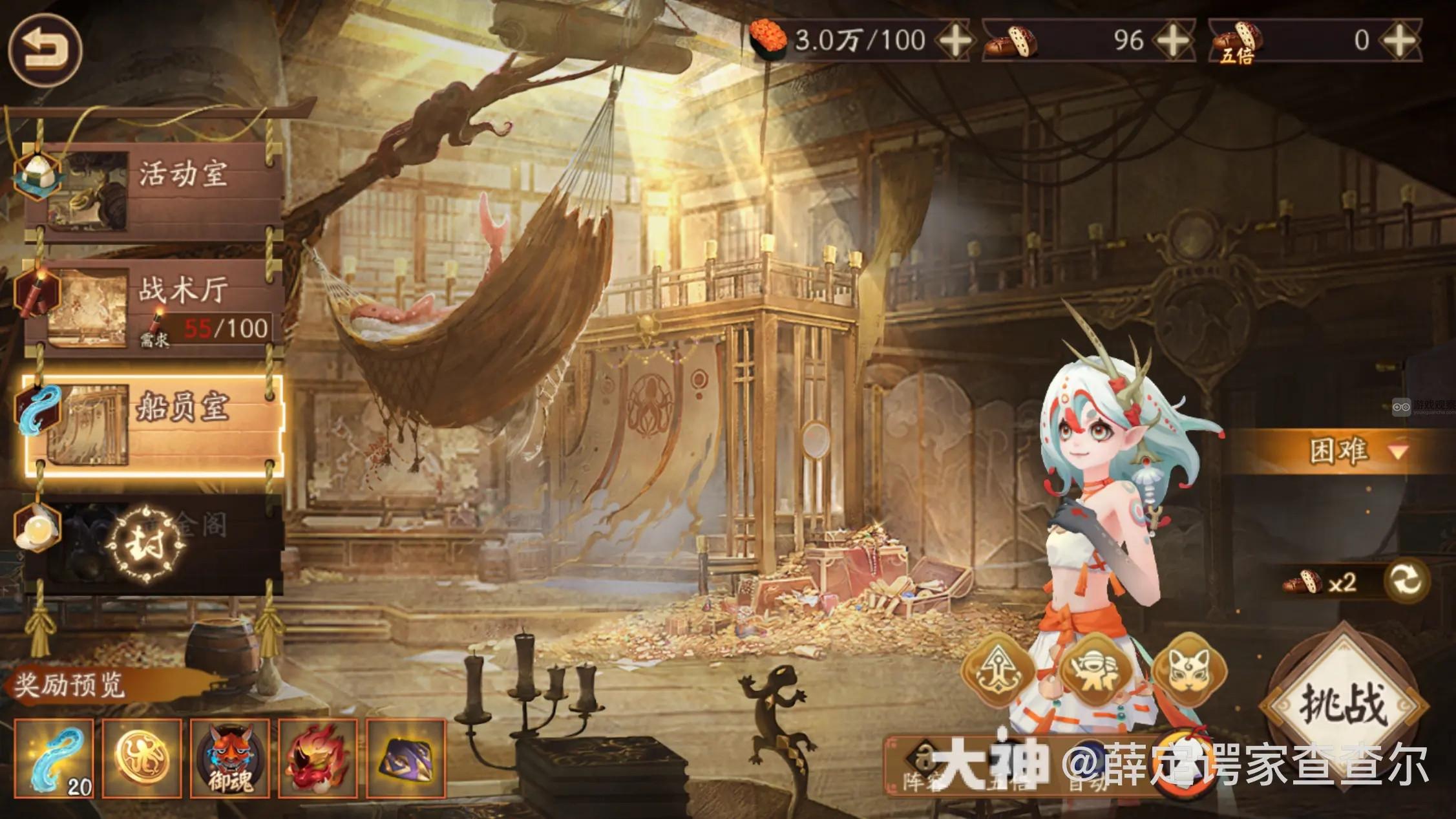This screenshot has width=1456, height=819.
Task: Add tickets next to the 96 count
Action: click(1173, 41)
